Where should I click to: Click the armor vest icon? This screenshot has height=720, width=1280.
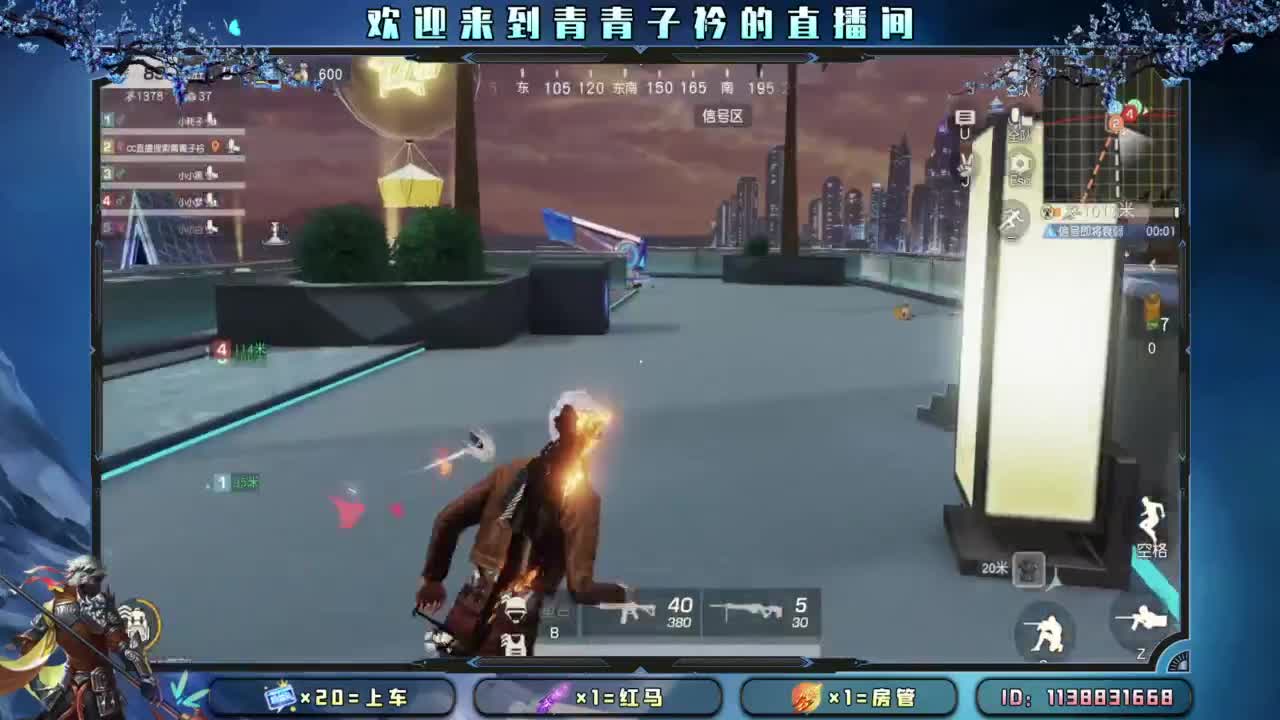coord(513,645)
